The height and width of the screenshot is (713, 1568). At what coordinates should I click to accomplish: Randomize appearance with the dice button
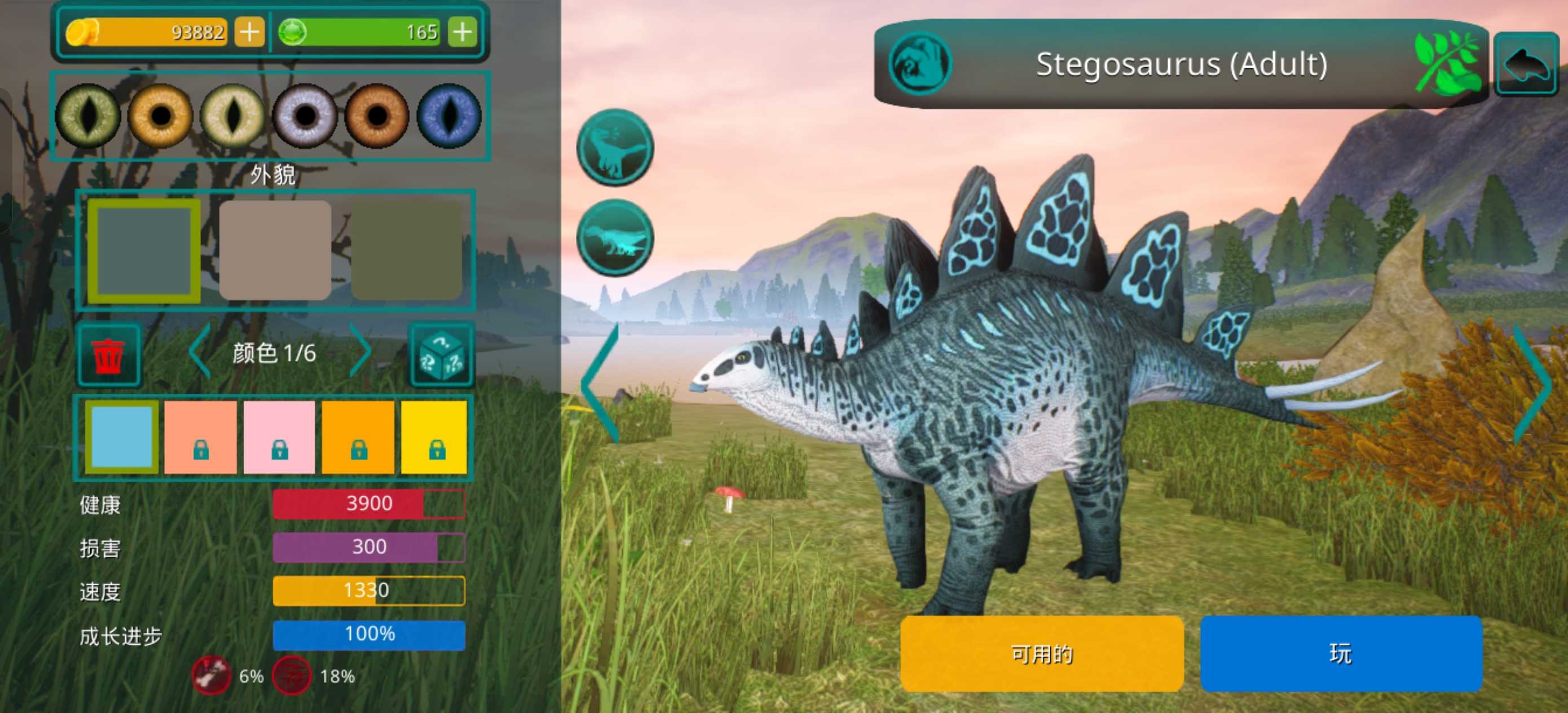pos(442,355)
